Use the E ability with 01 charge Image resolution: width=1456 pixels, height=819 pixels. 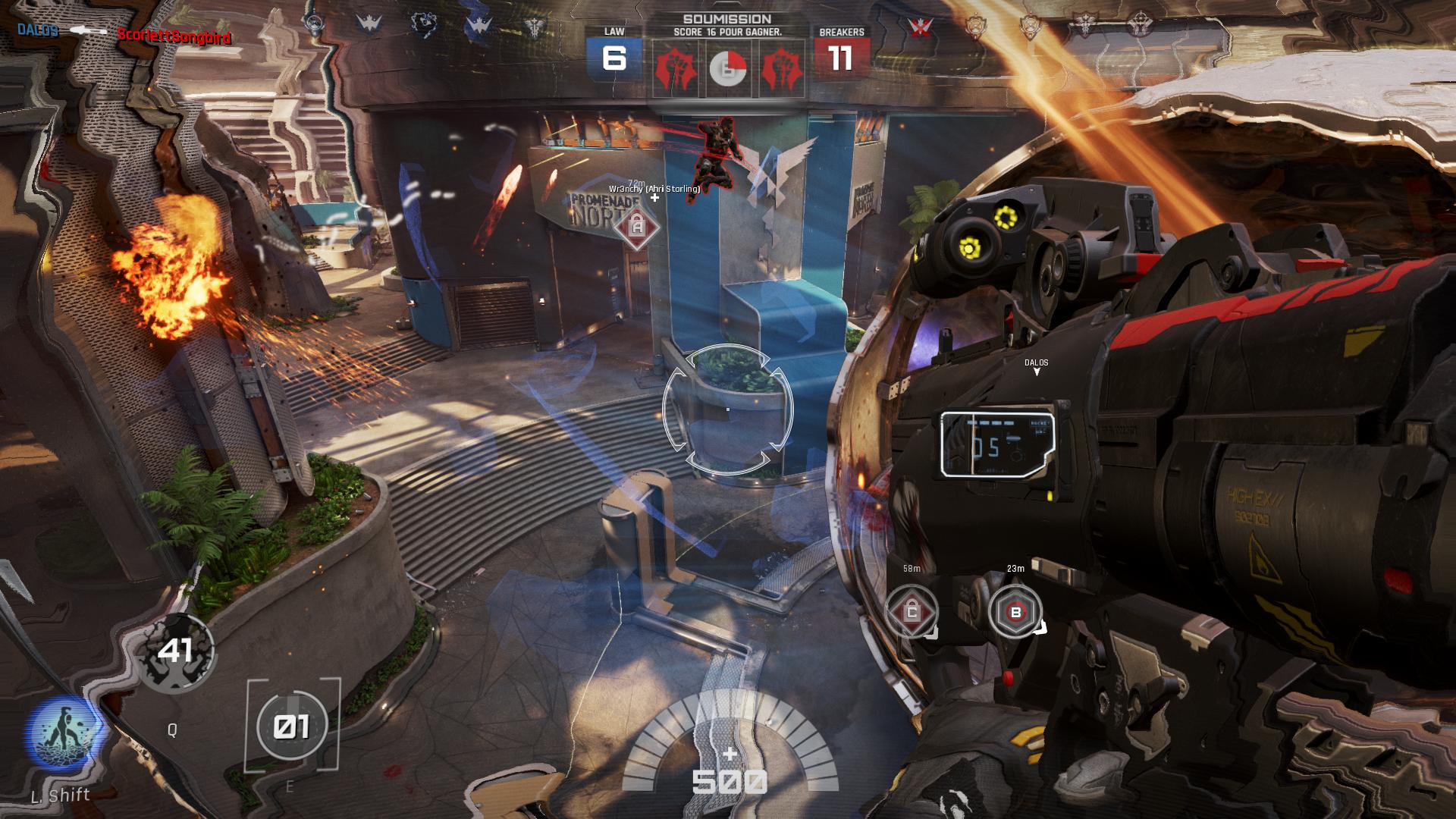pos(293,726)
